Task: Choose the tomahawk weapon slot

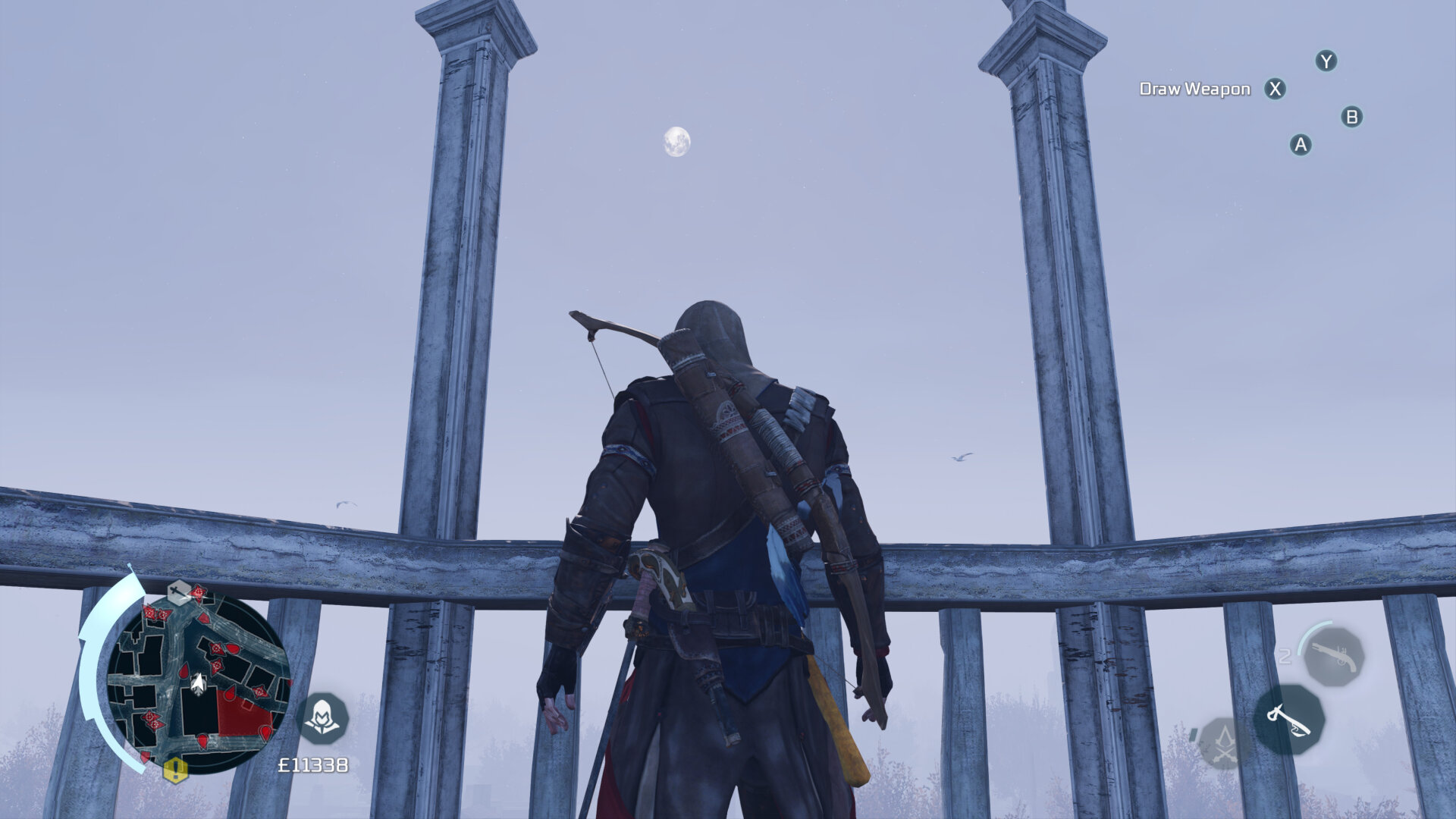Action: click(x=1288, y=719)
